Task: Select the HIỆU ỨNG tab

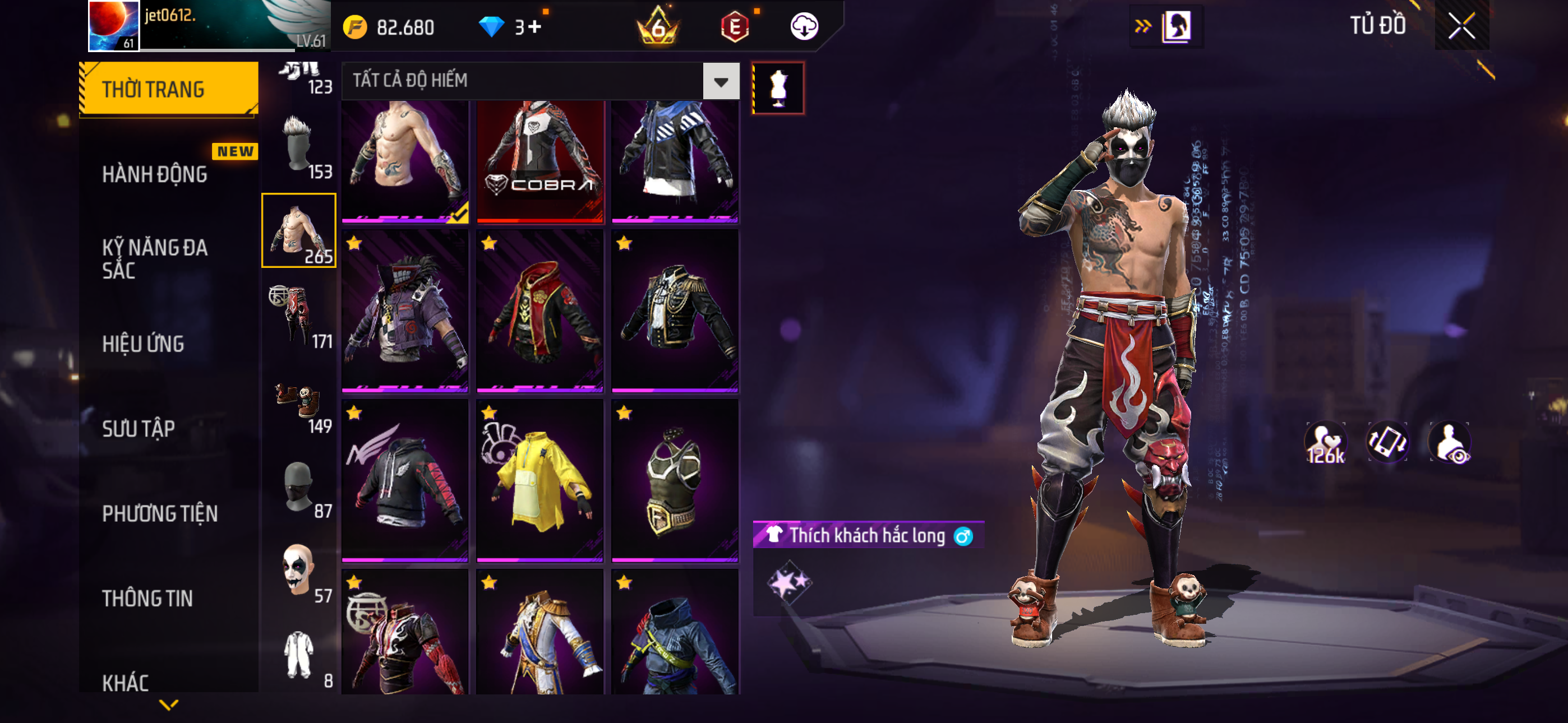Action: [x=143, y=345]
